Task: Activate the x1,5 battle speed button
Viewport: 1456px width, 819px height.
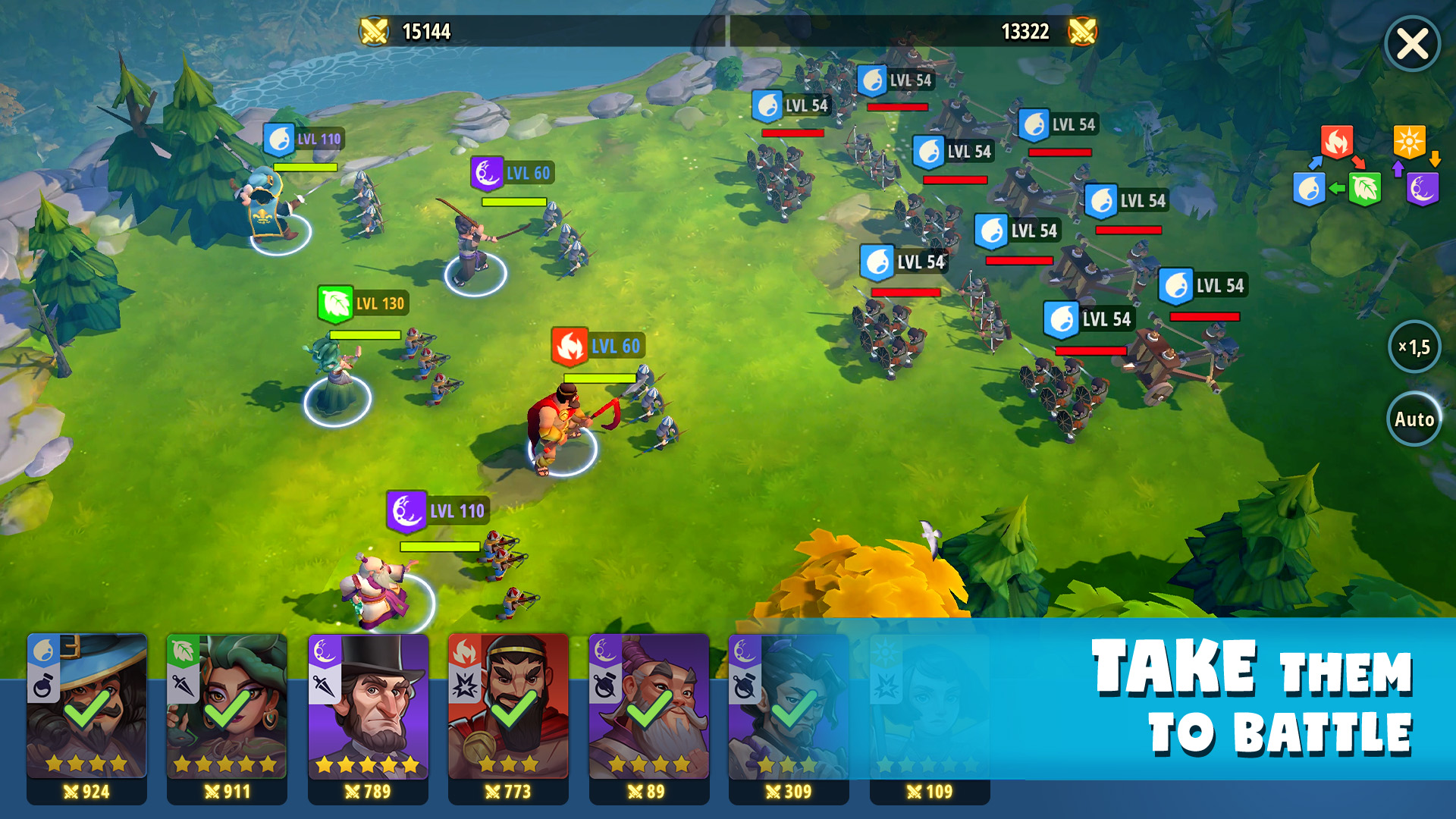Action: (x=1414, y=347)
